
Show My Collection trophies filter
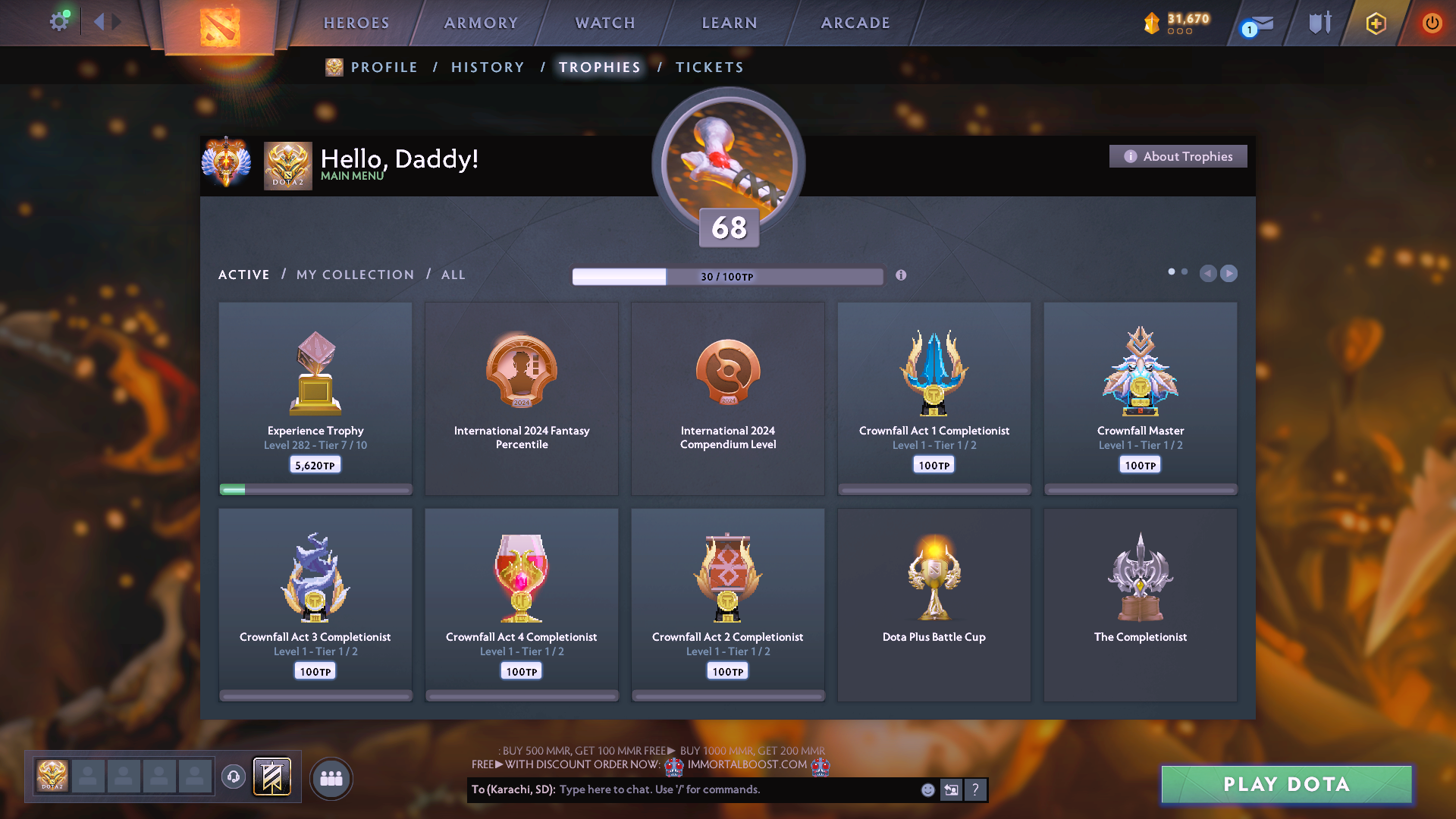click(x=355, y=275)
